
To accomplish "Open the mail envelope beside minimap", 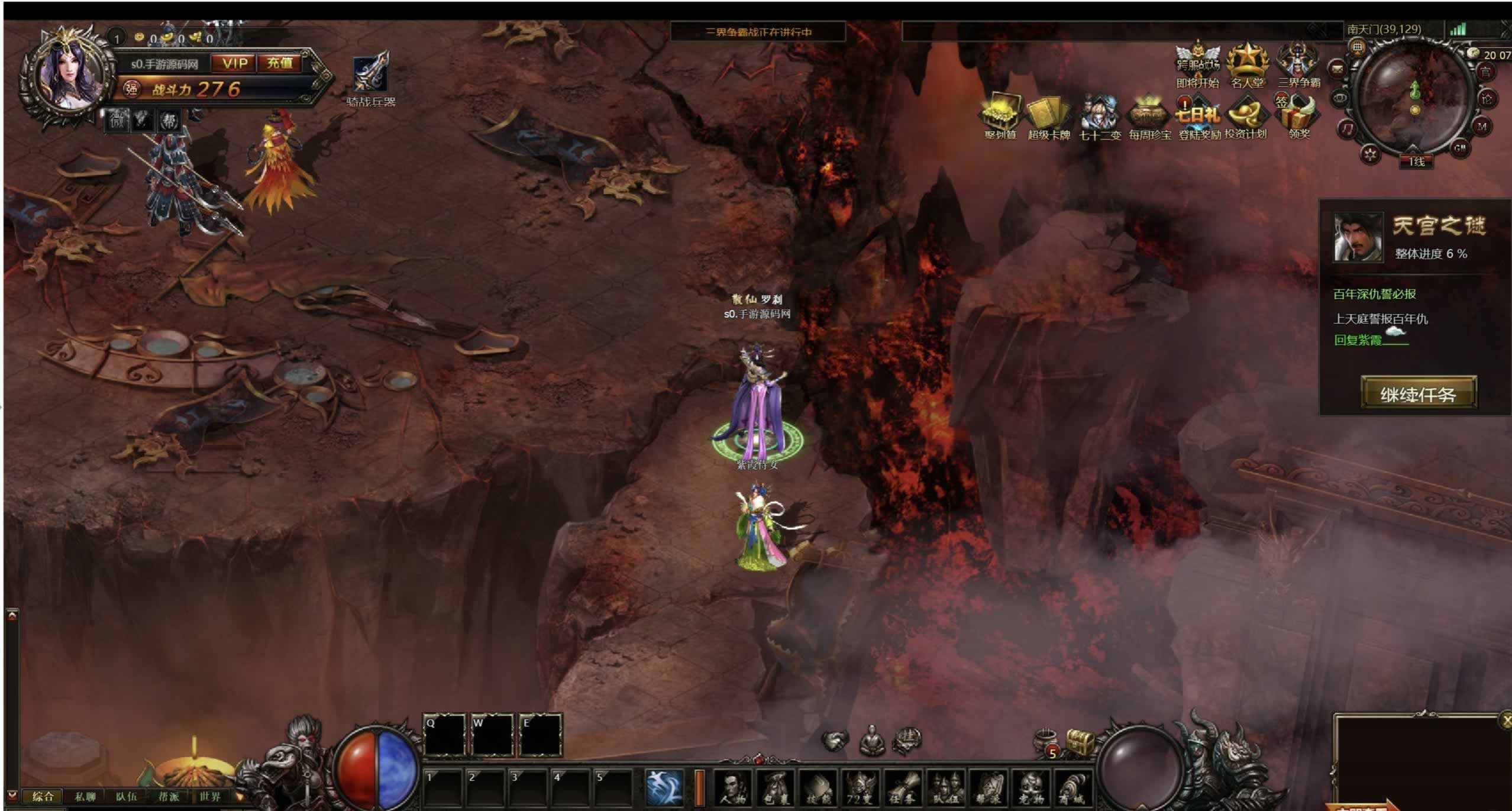I will tap(1337, 70).
